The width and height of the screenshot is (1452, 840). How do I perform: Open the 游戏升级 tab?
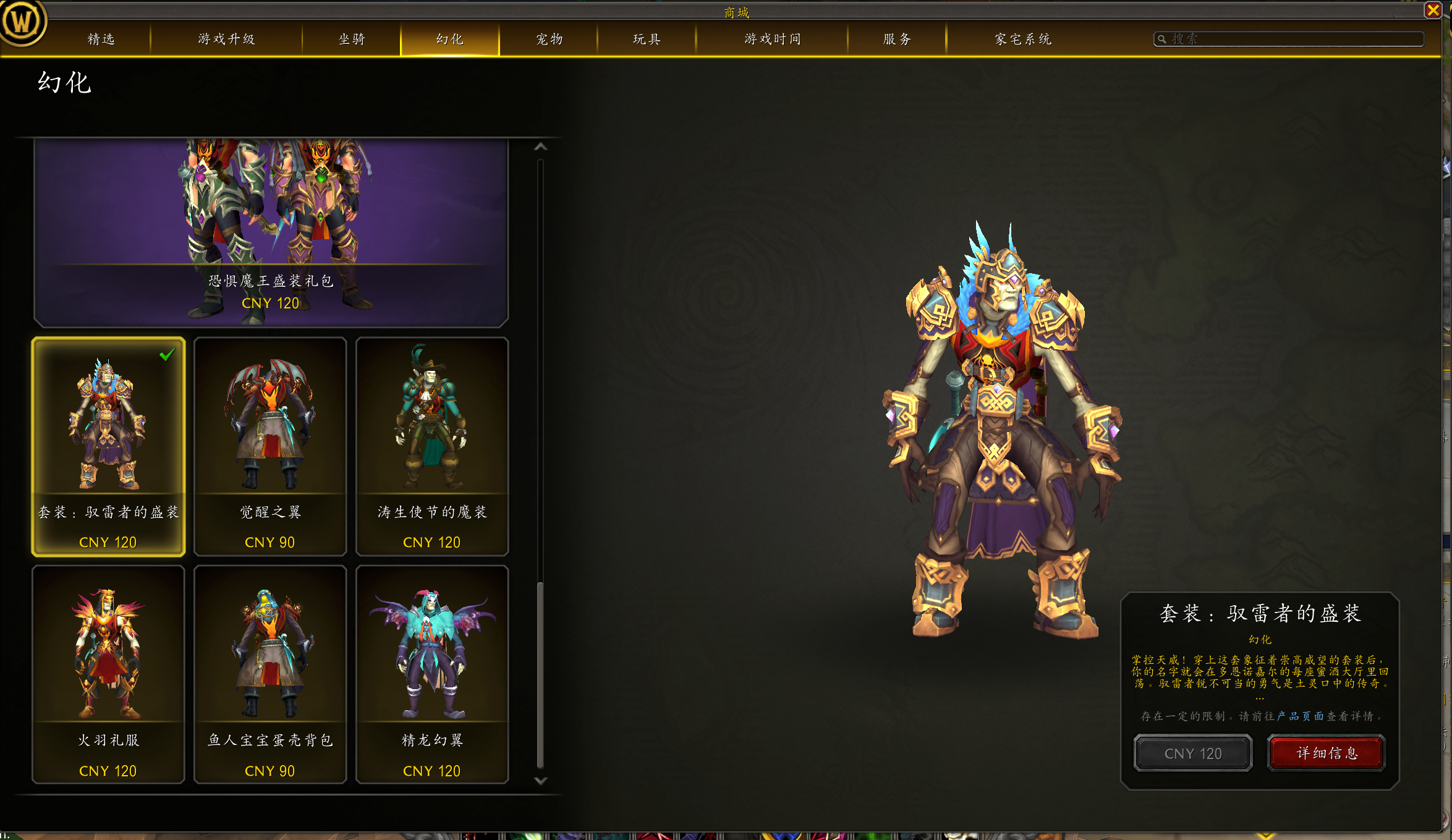pos(226,39)
